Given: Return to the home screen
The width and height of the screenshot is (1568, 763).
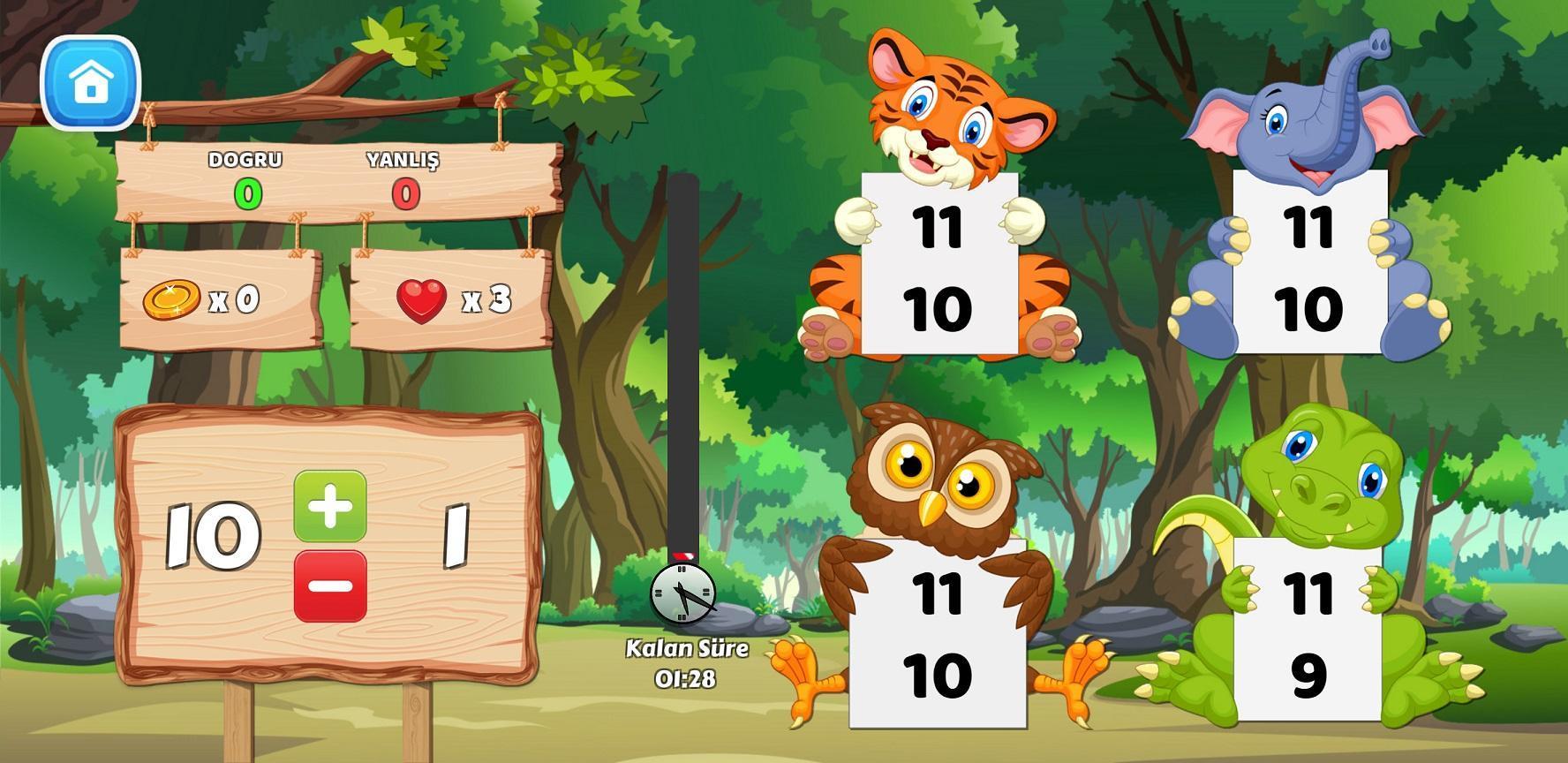Looking at the screenshot, I should [90, 83].
